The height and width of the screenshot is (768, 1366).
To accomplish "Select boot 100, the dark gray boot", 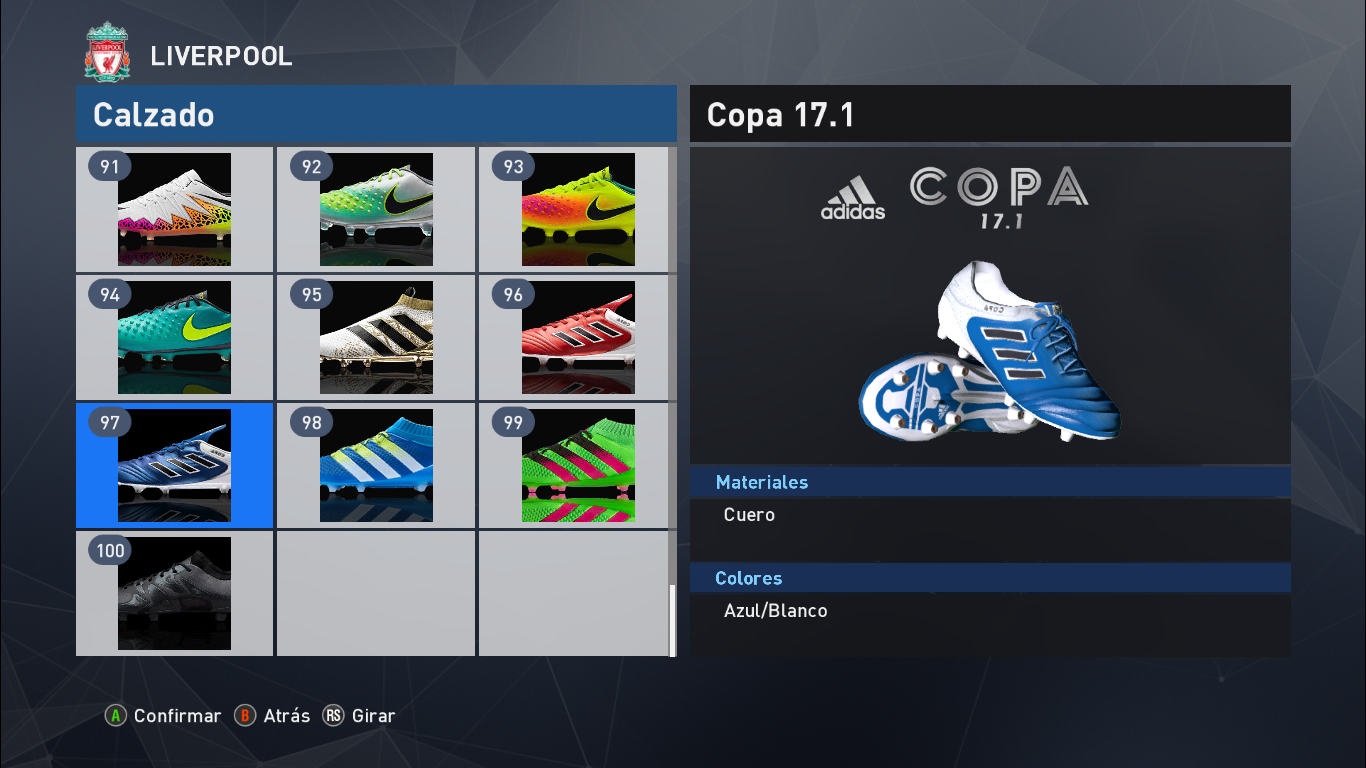I will tap(174, 594).
